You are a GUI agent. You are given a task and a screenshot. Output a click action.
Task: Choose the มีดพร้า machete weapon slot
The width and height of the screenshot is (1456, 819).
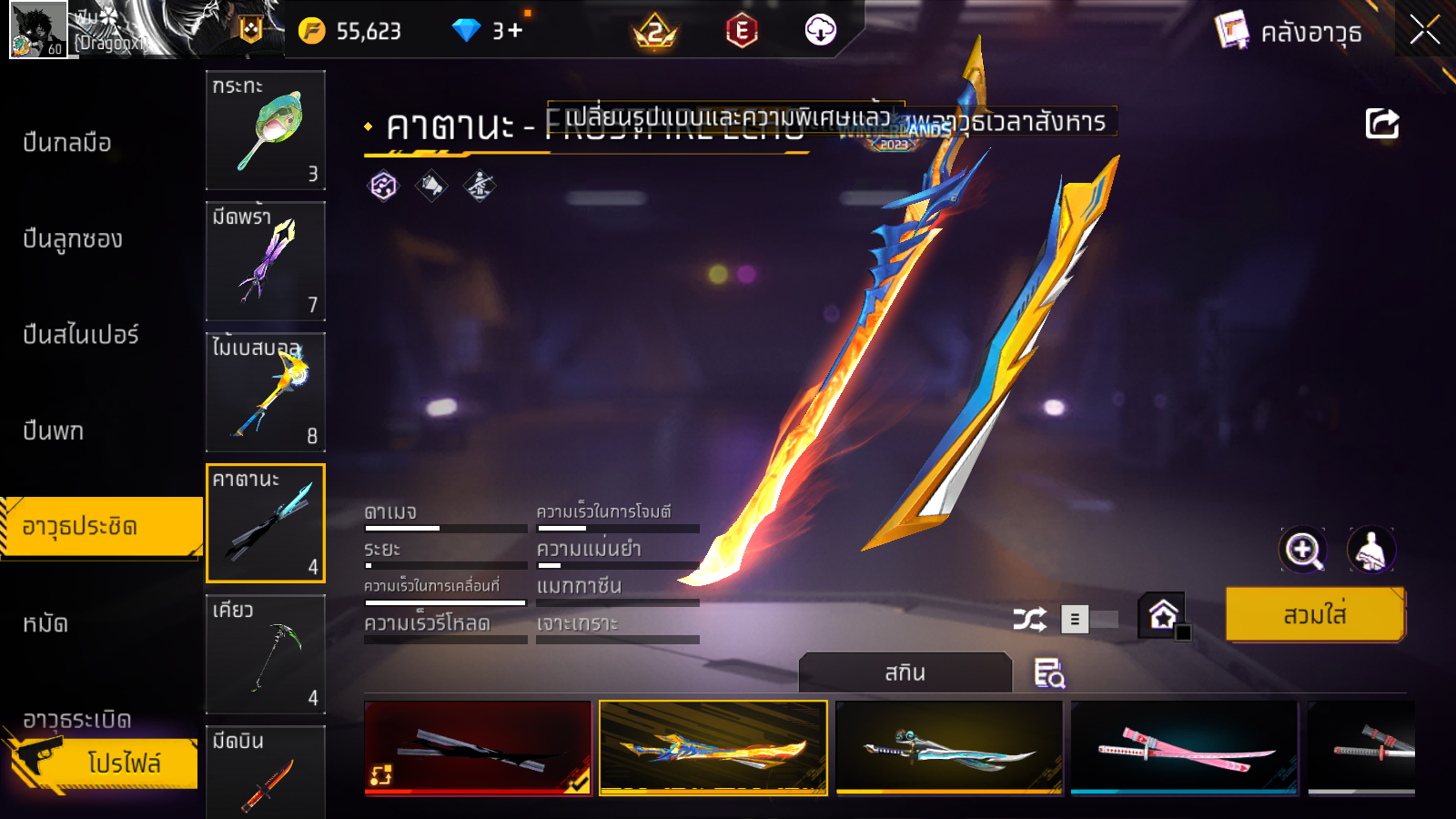[x=265, y=261]
